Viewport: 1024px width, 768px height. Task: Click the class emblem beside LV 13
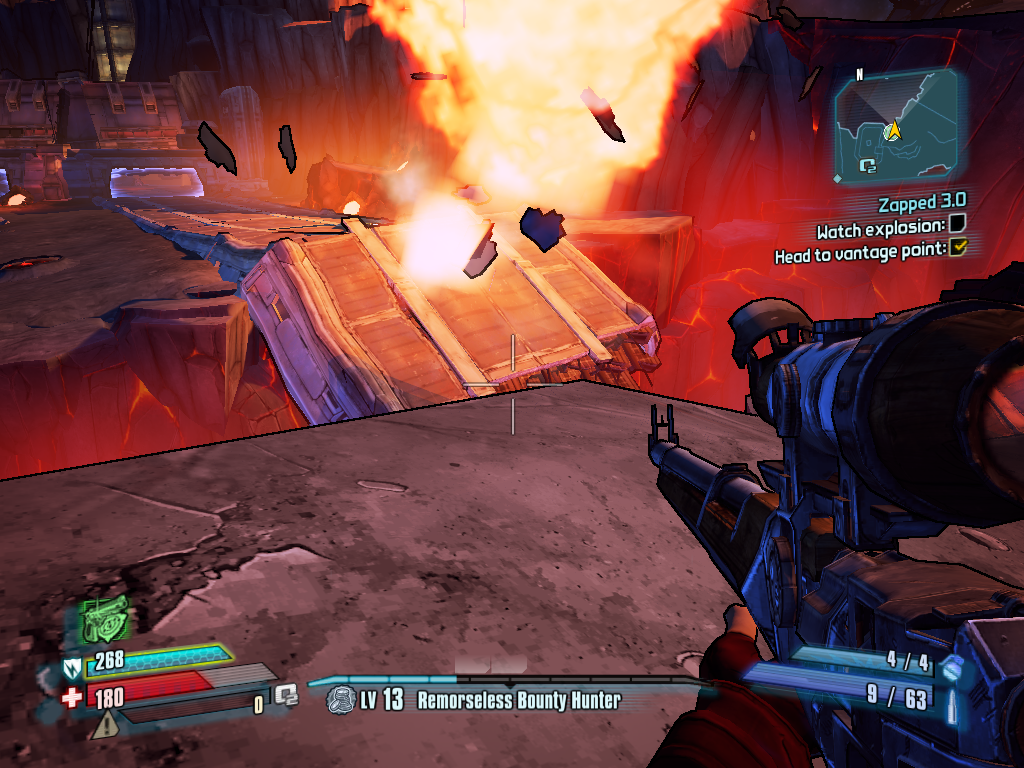(341, 699)
